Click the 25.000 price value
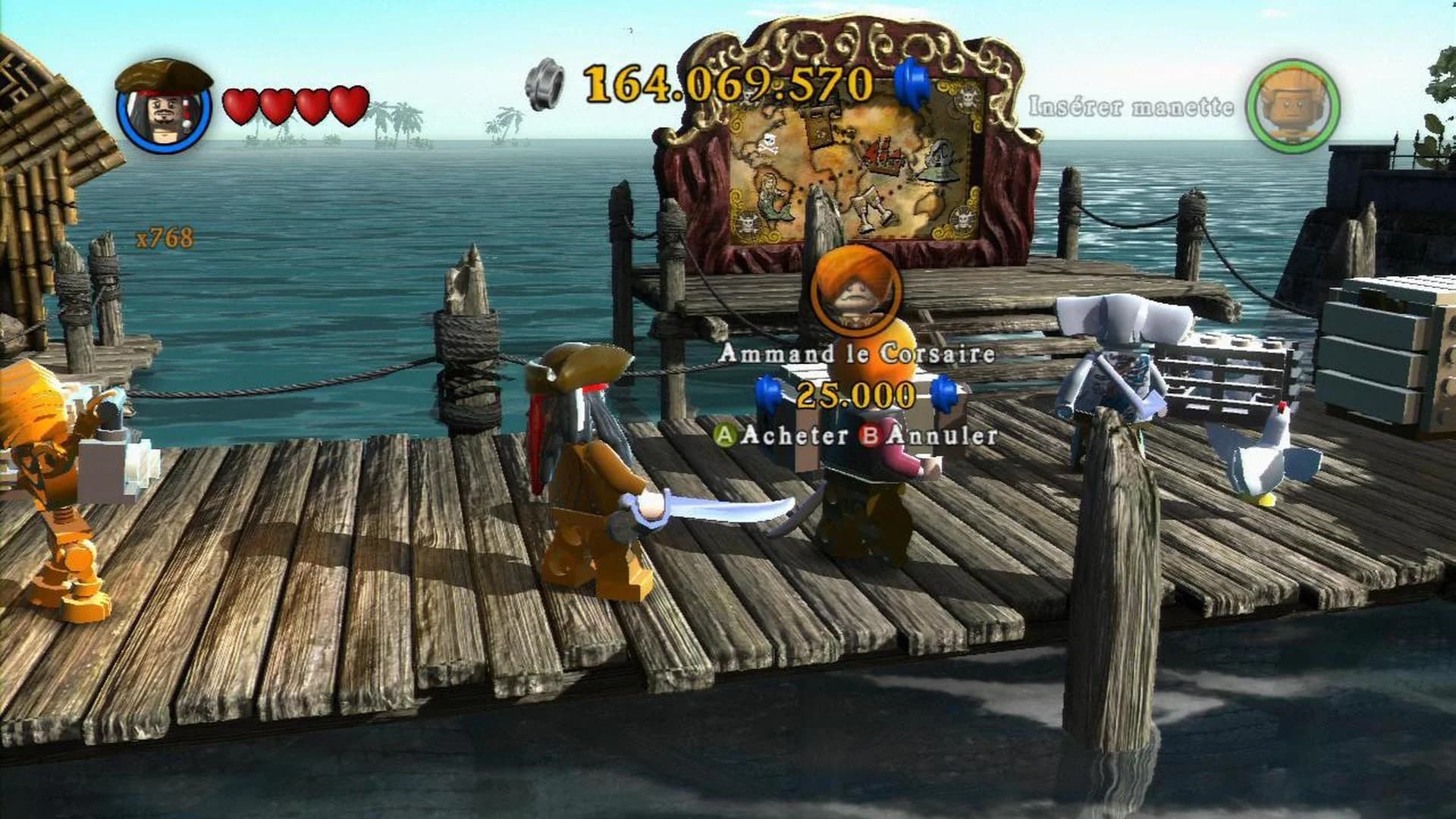 coord(855,395)
